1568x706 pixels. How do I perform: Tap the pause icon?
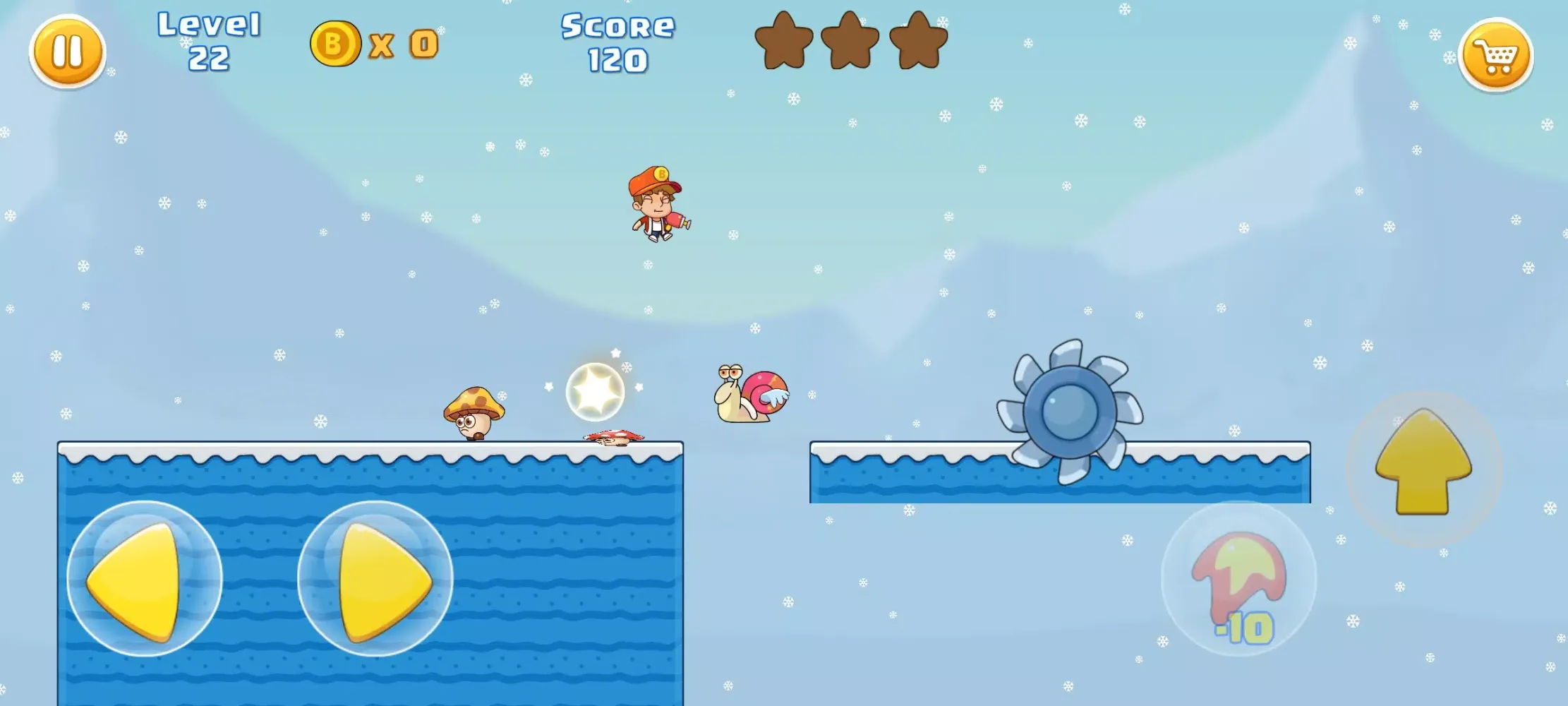67,52
